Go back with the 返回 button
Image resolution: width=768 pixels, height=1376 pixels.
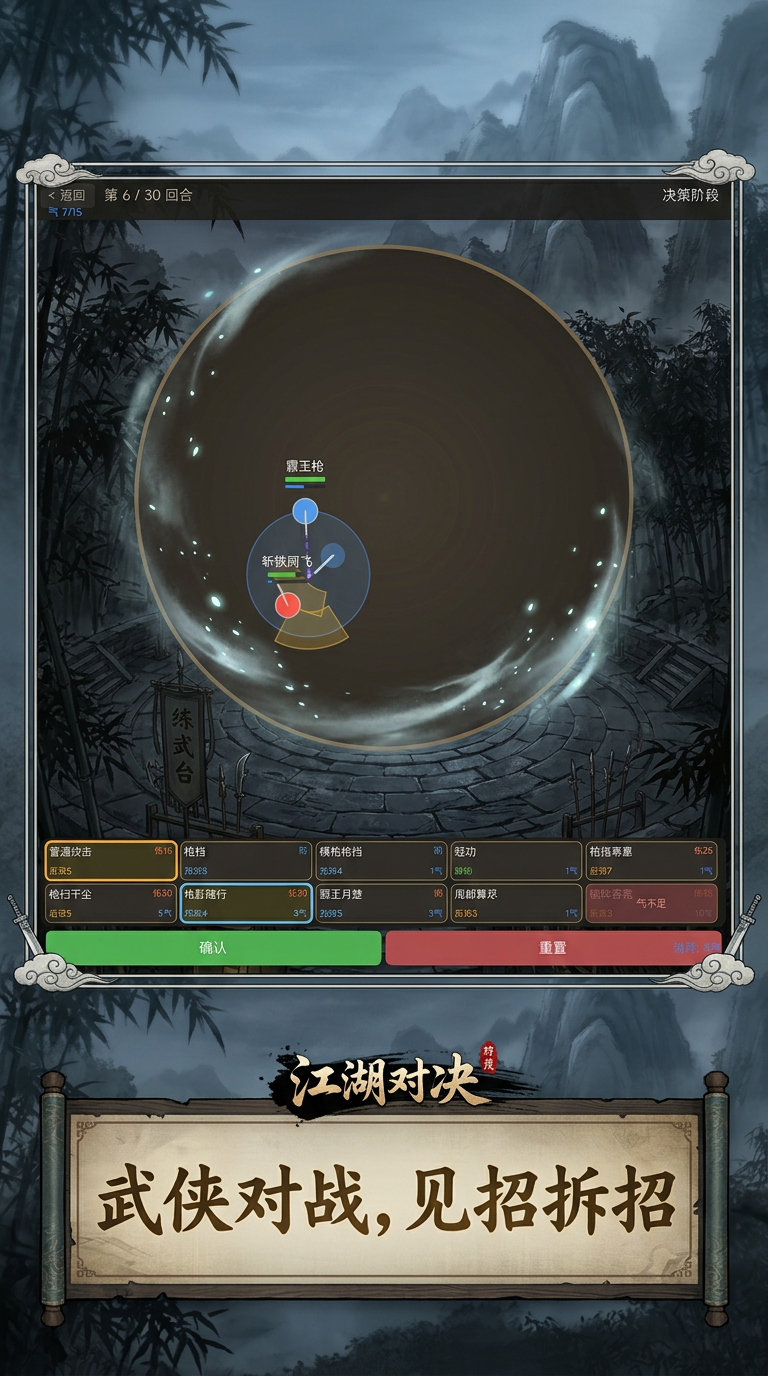[x=70, y=195]
